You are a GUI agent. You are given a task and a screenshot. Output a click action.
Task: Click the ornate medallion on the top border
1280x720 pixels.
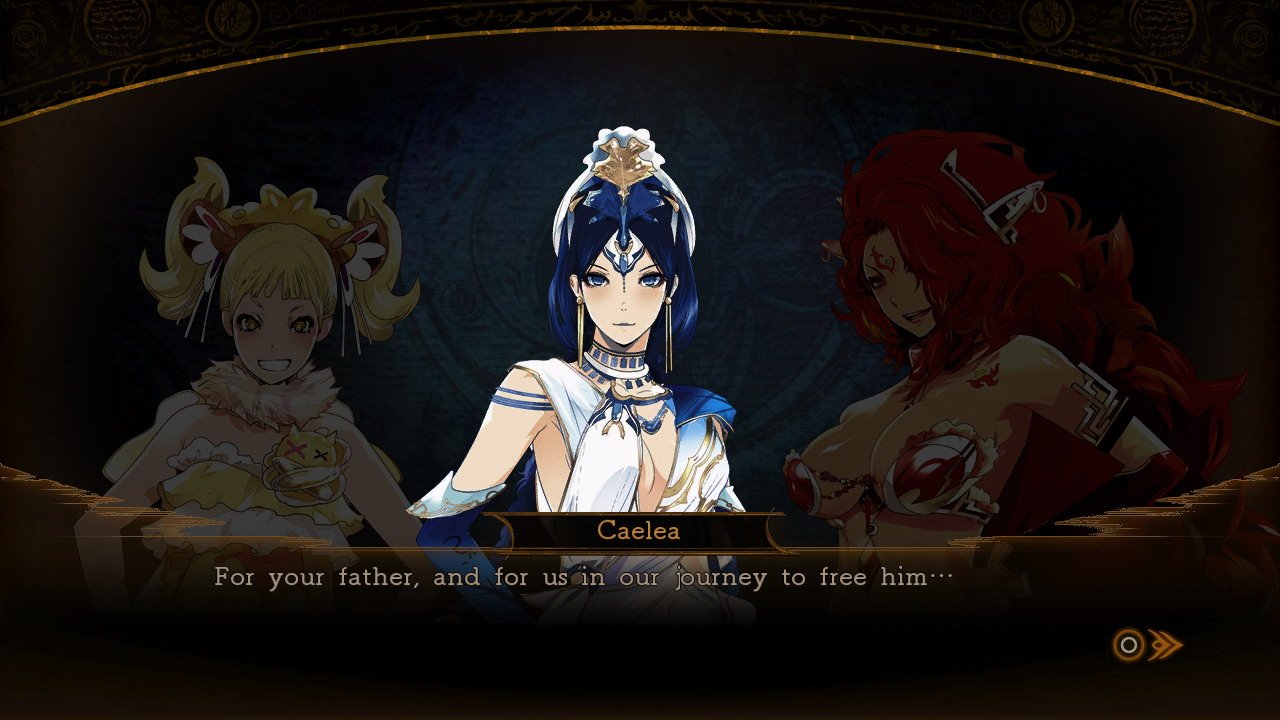click(640, 15)
